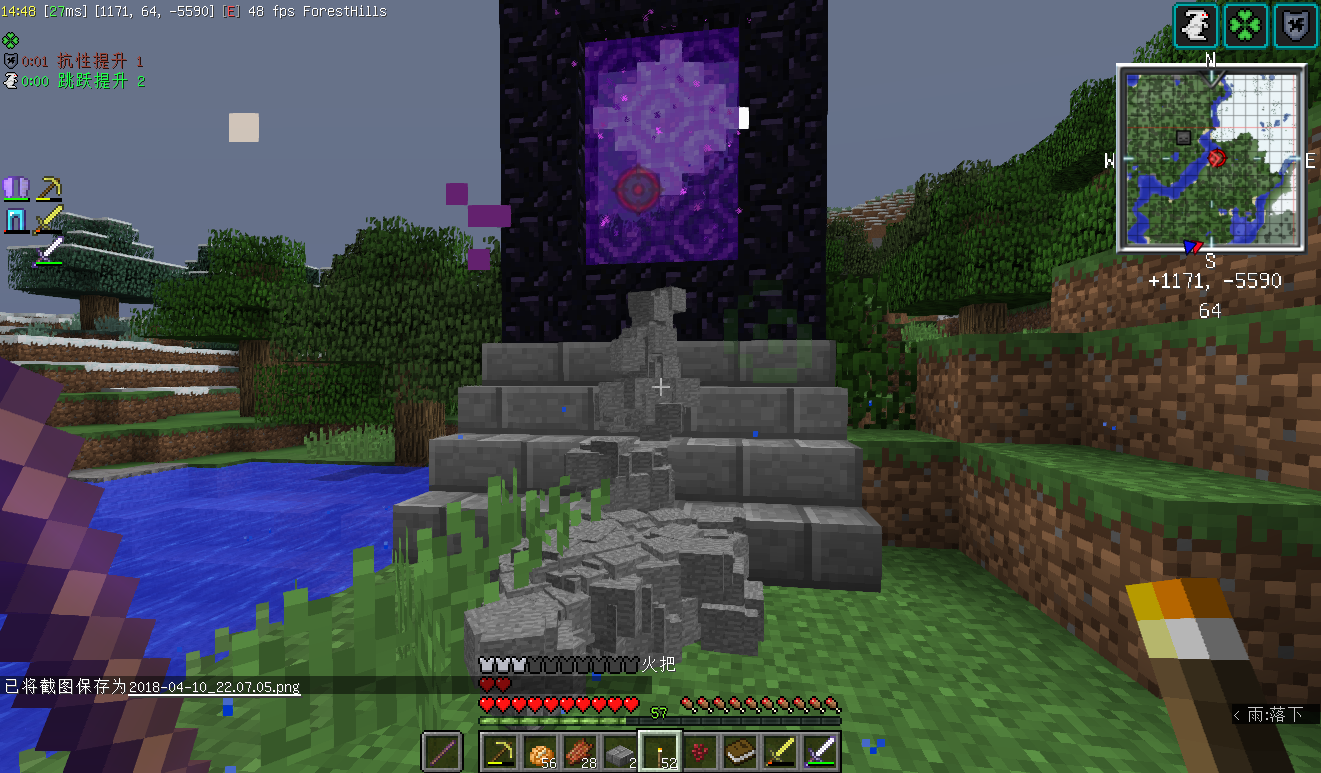Viewport: 1321px width, 773px height.
Task: Click the green four-leaf clover icon
Action: point(1247,26)
